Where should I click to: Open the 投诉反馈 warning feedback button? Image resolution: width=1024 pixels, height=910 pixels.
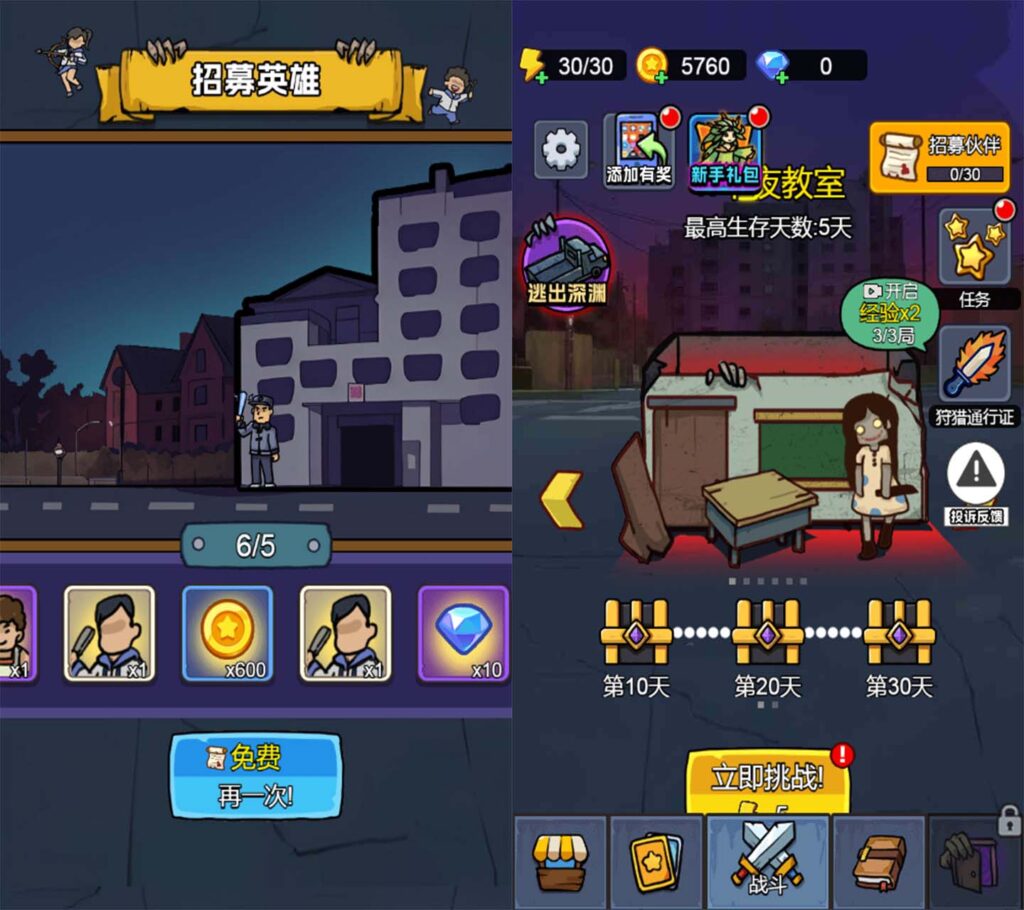976,484
